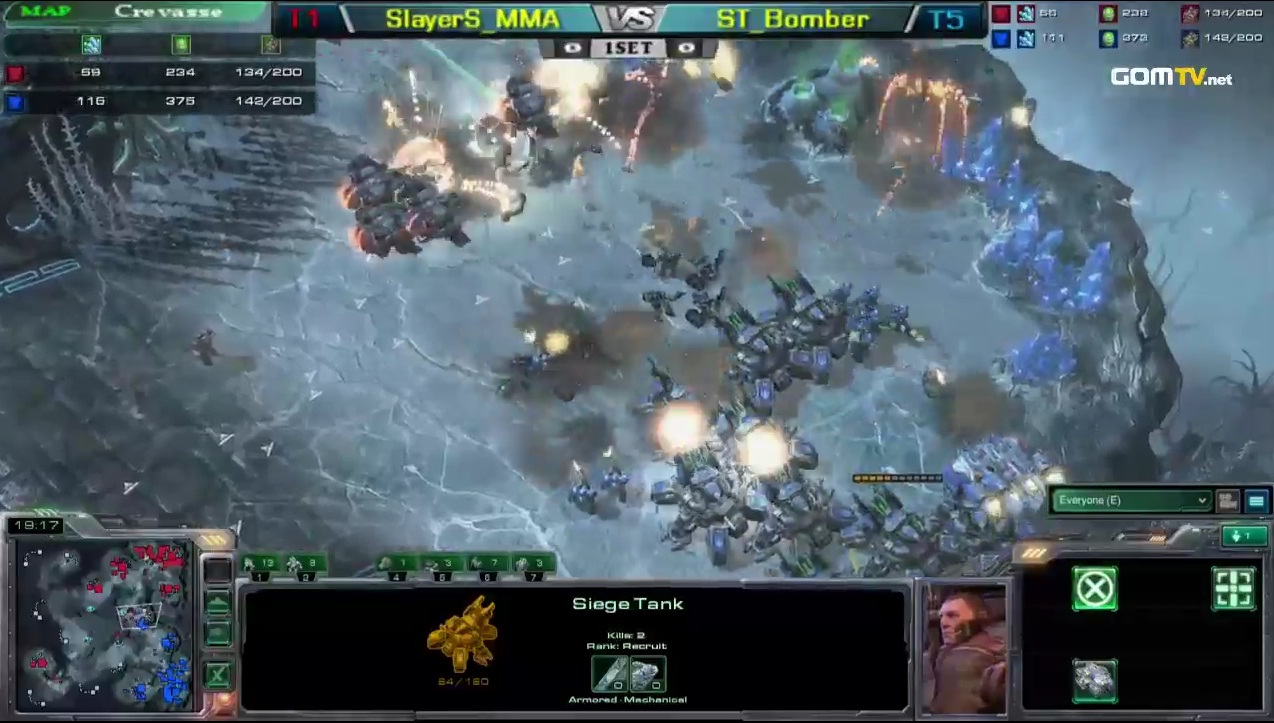Click the Siege Tank weapon upgrade icon

pyautogui.click(x=609, y=674)
